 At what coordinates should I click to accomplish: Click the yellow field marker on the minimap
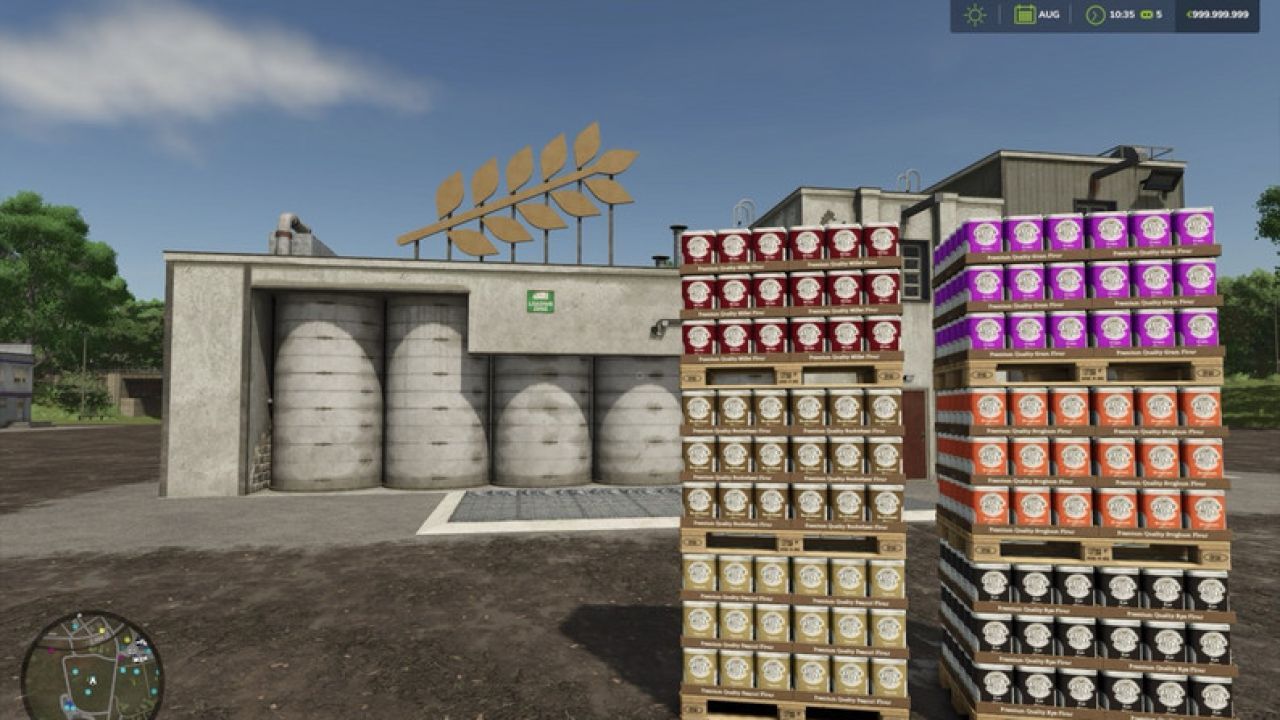(x=102, y=631)
